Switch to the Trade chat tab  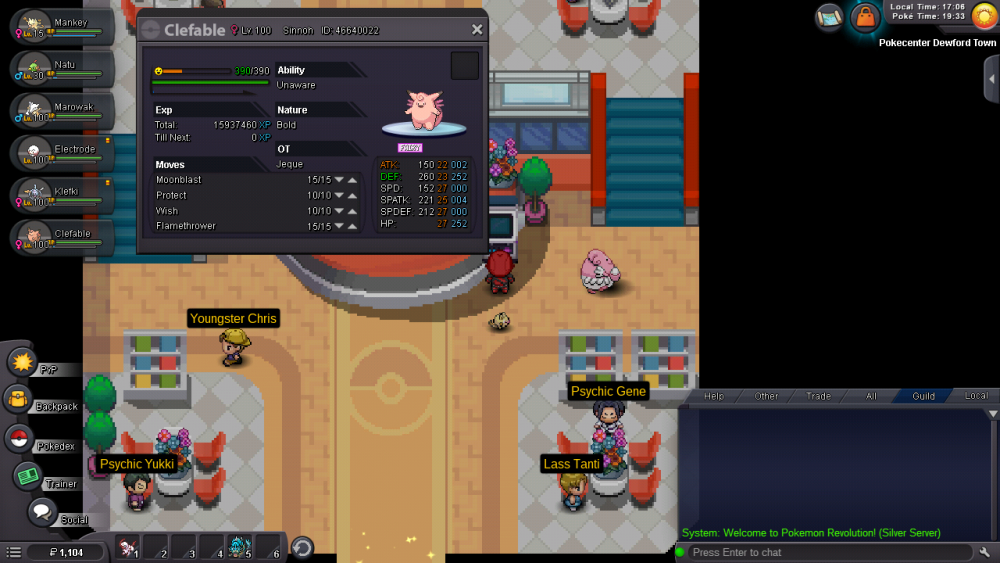818,396
